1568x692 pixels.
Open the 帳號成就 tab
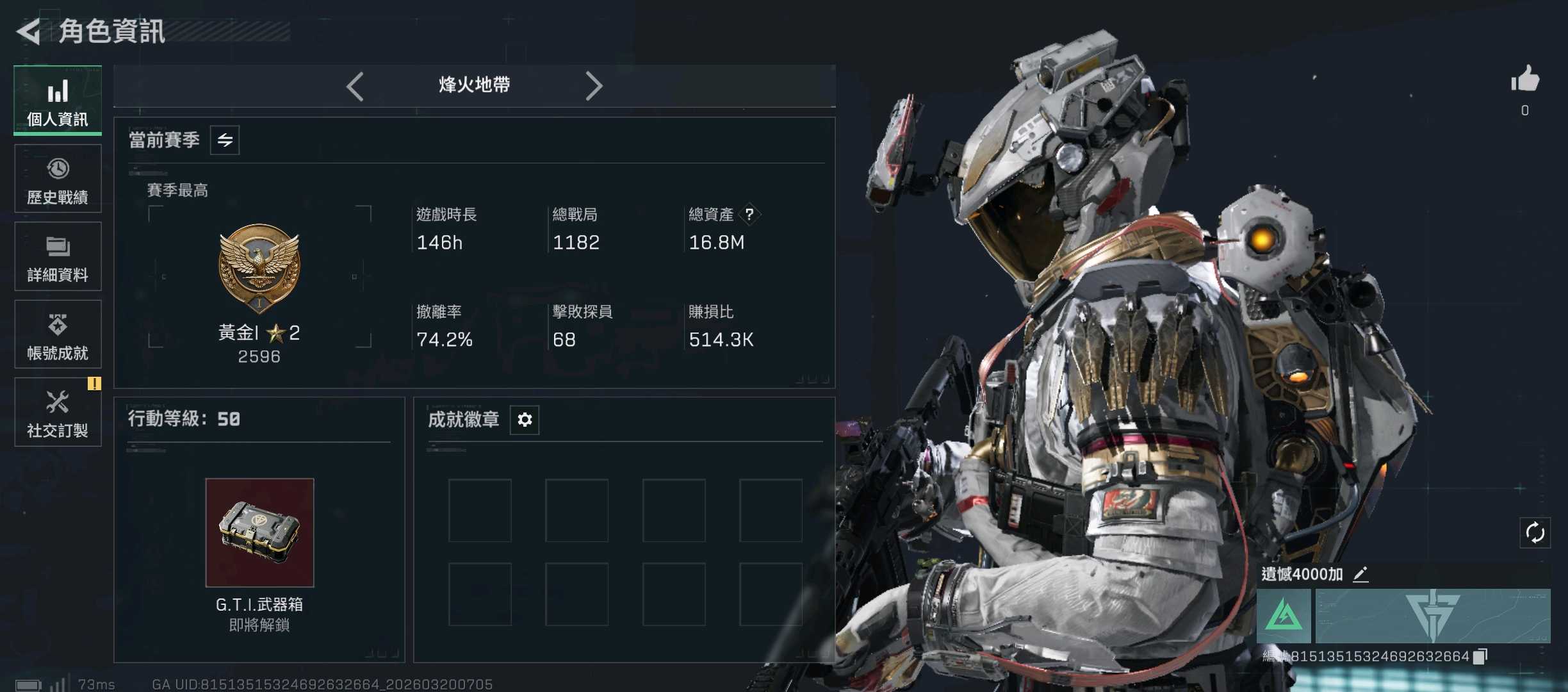(x=58, y=334)
